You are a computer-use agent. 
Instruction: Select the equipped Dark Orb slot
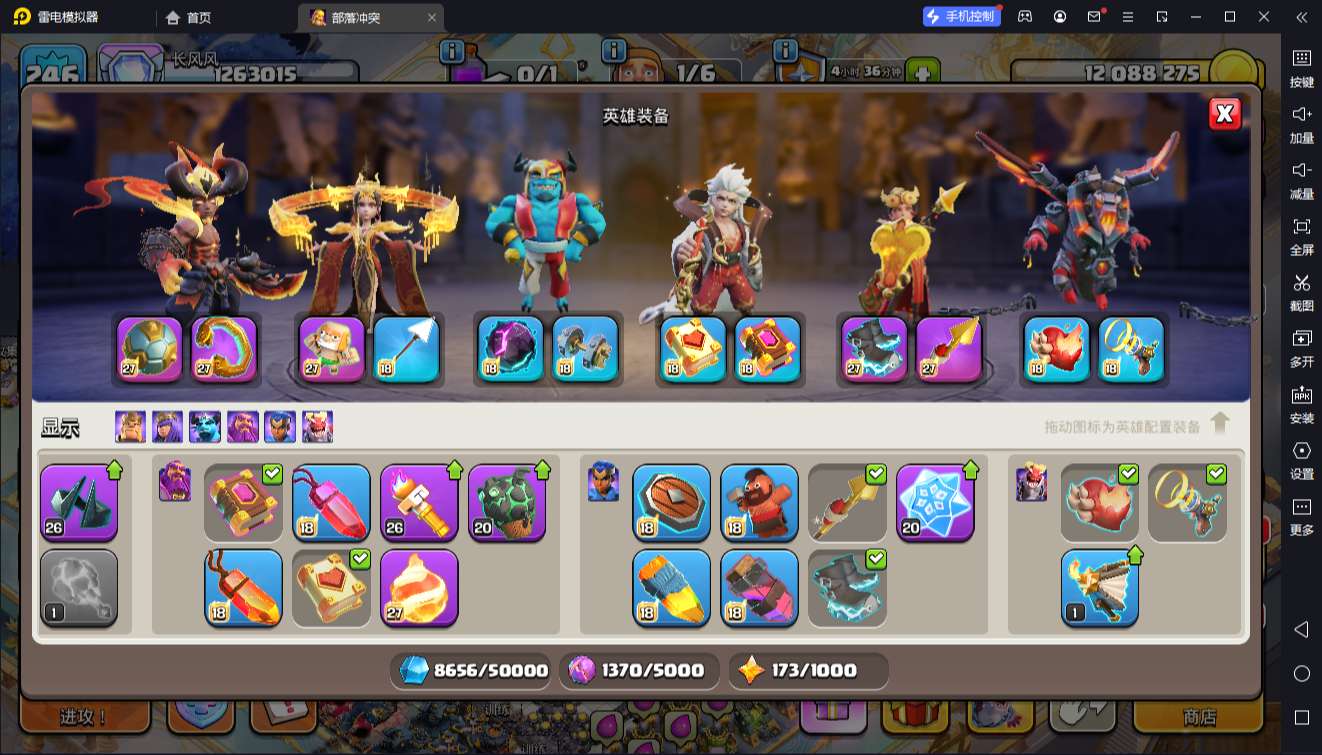tap(511, 349)
